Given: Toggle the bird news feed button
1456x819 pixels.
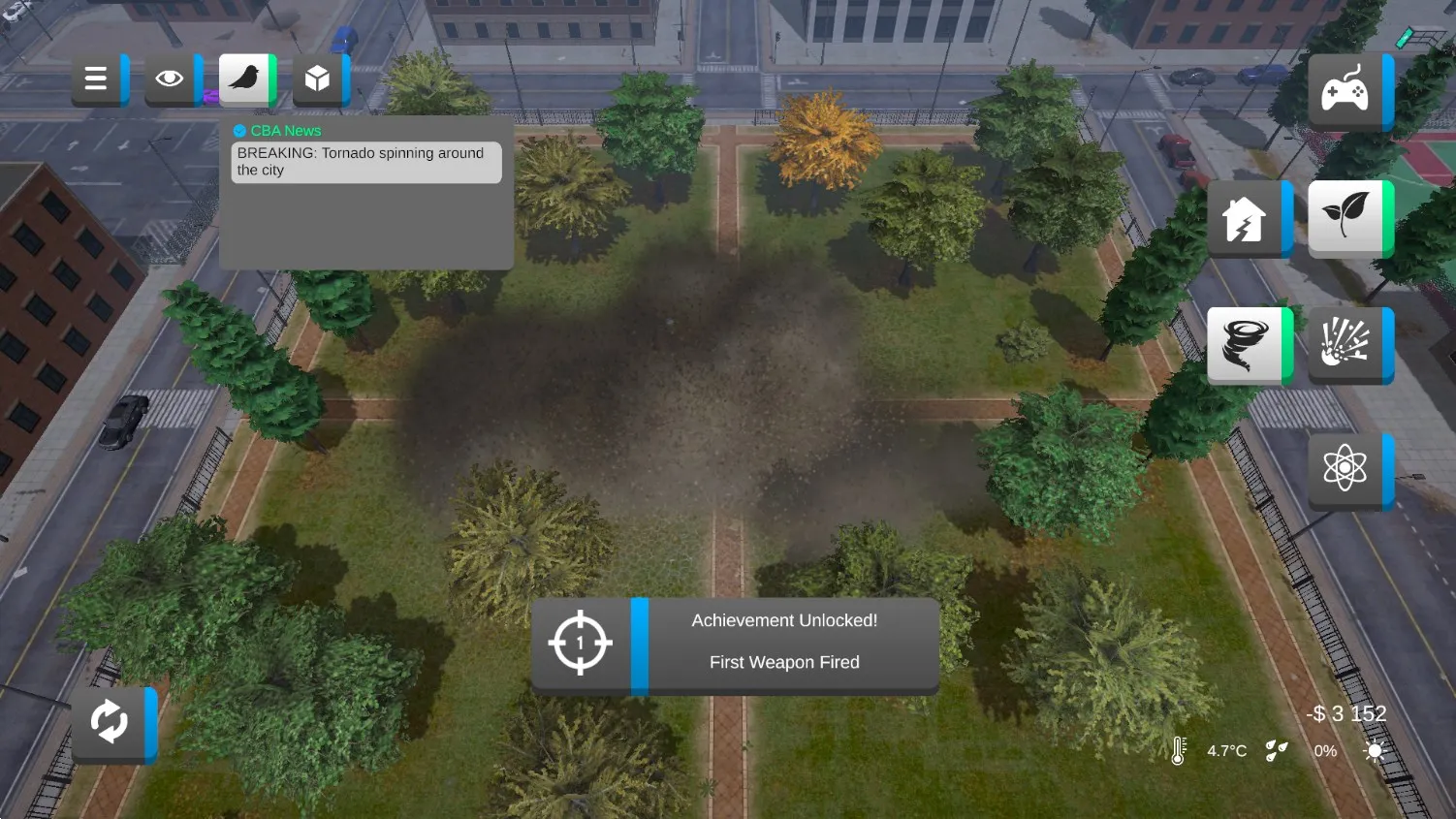Looking at the screenshot, I should coord(244,79).
